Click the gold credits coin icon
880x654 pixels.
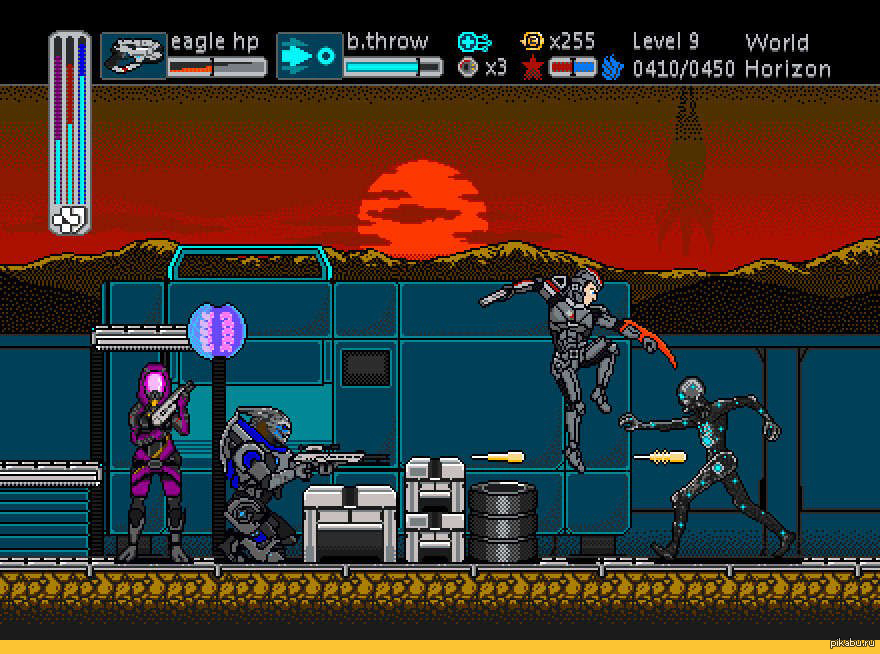coord(533,41)
